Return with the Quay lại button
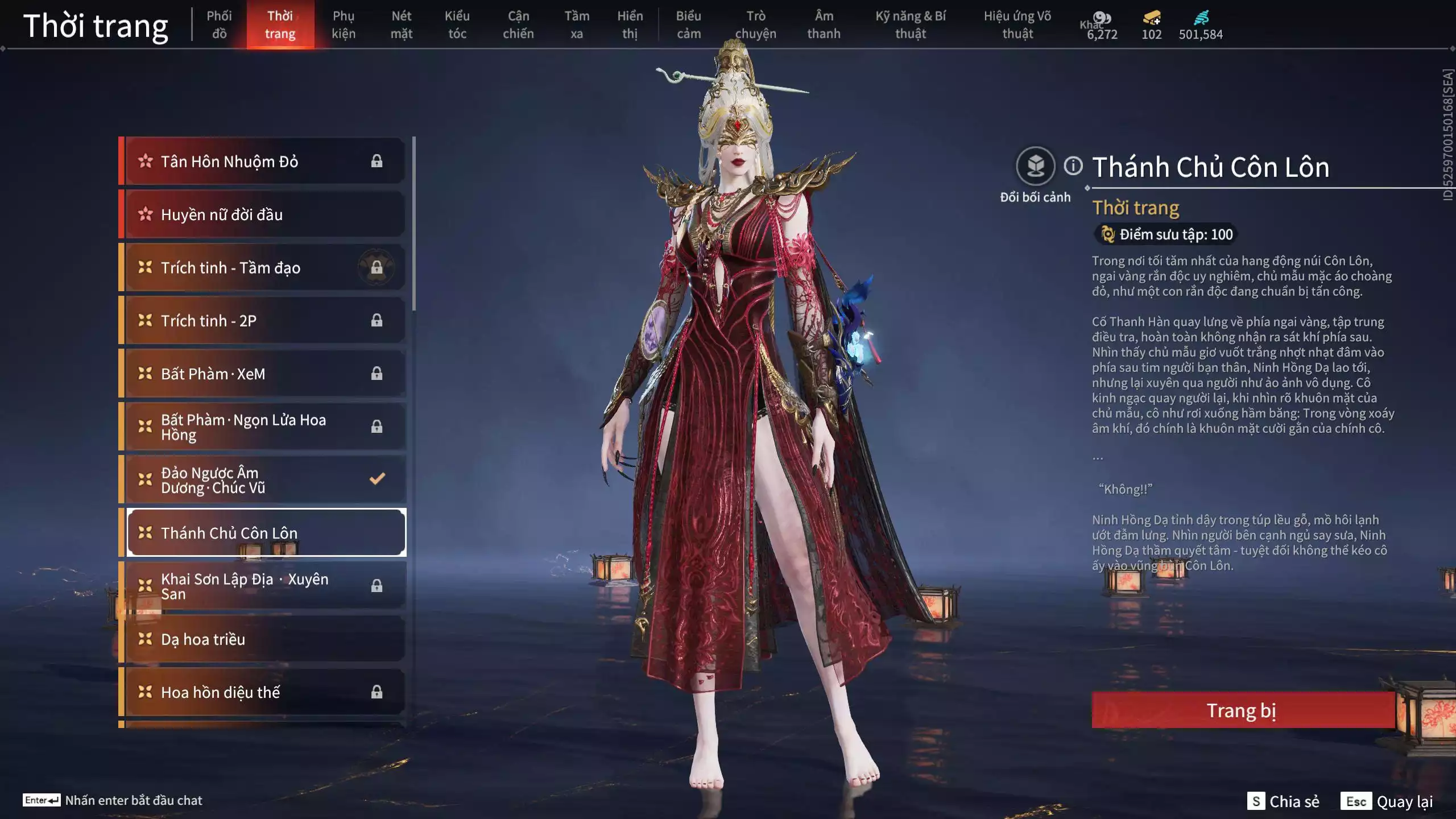This screenshot has width=1456, height=819. [x=1388, y=801]
